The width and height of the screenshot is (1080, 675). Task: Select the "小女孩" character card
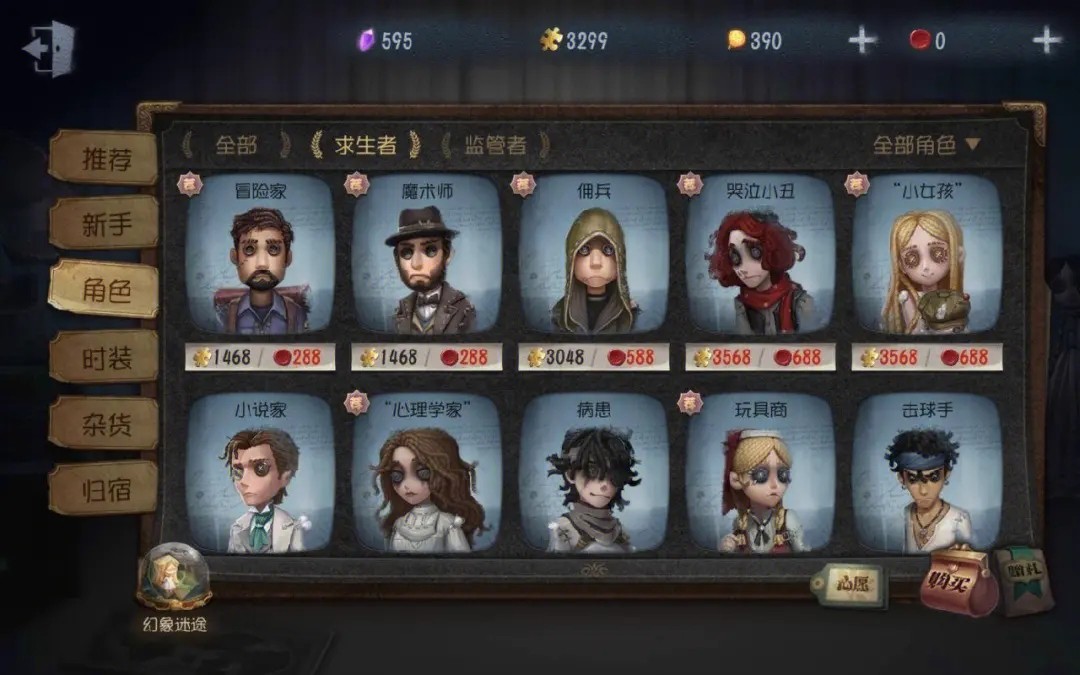(927, 258)
